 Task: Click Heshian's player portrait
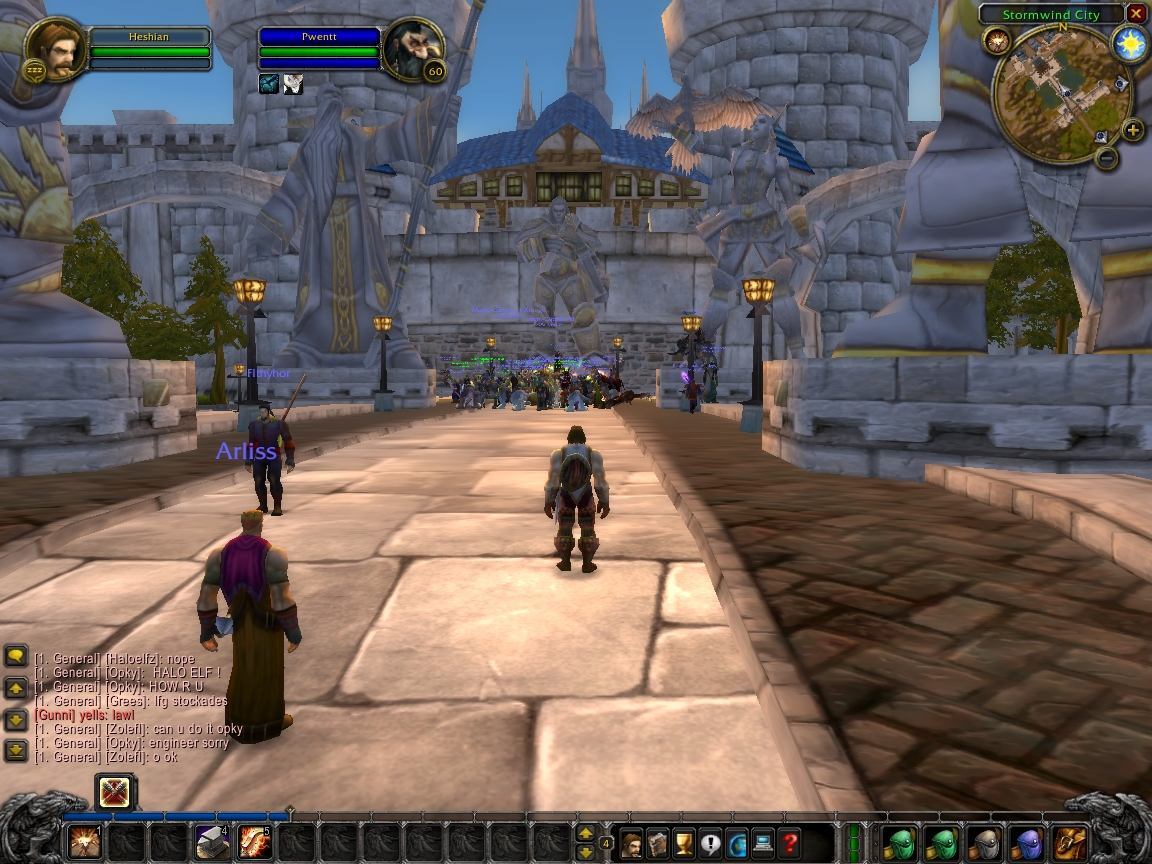(56, 49)
